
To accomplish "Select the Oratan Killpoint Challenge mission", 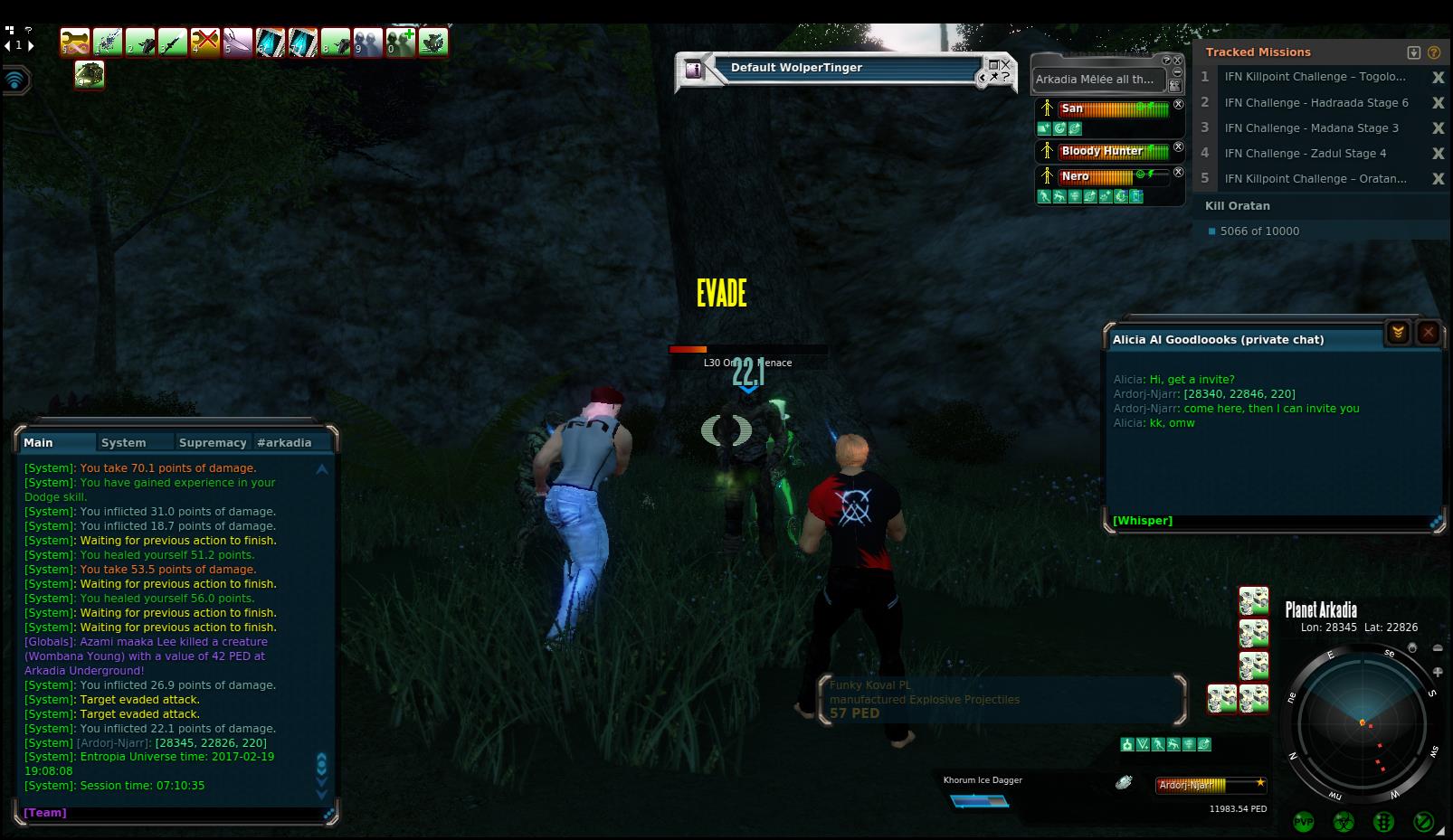I will point(1315,178).
